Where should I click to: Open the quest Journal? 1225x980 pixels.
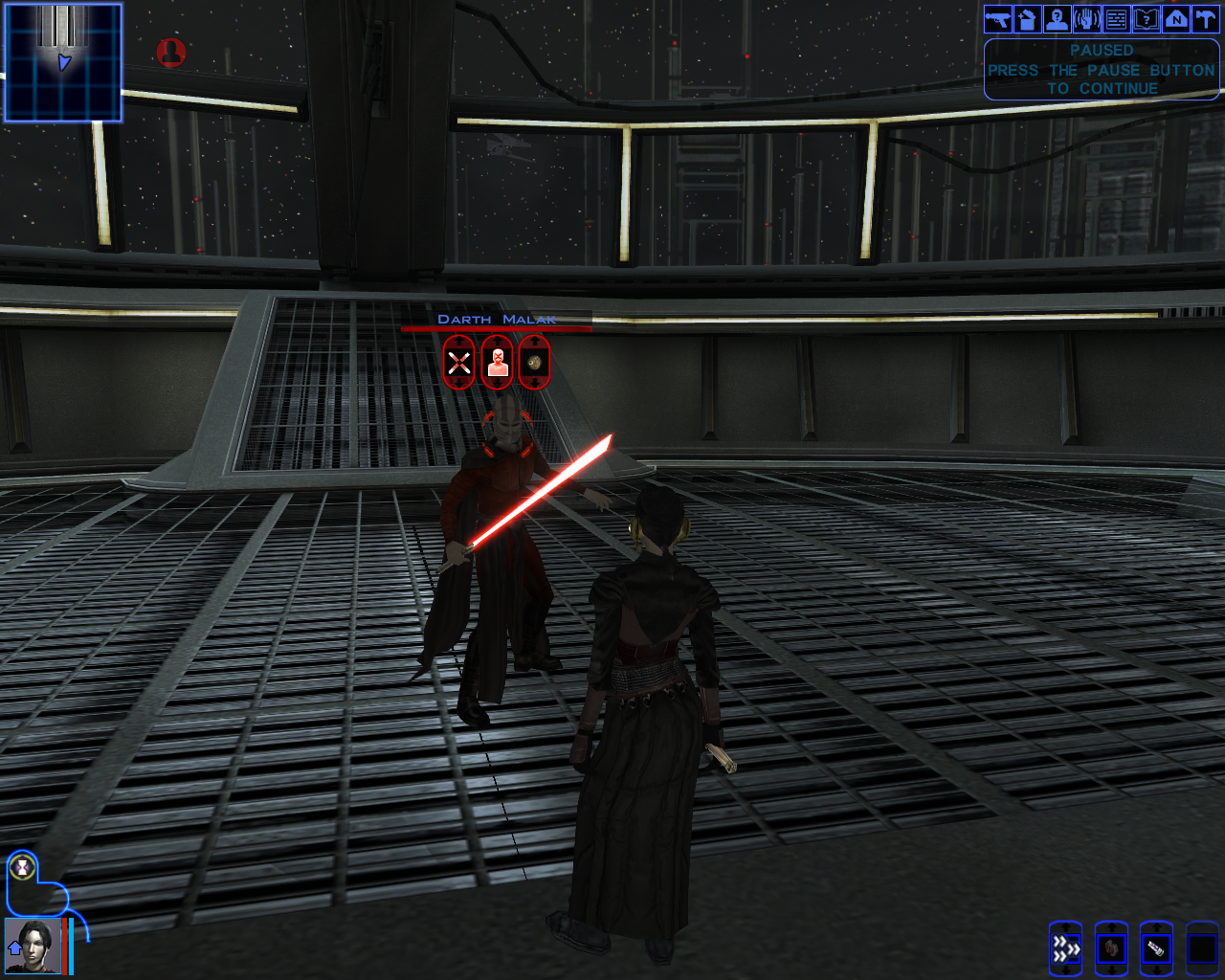[x=1145, y=18]
